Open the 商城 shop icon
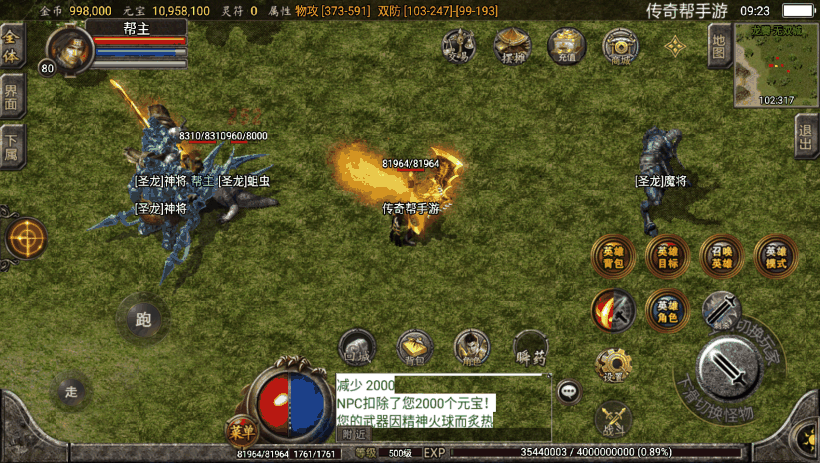 [x=621, y=46]
